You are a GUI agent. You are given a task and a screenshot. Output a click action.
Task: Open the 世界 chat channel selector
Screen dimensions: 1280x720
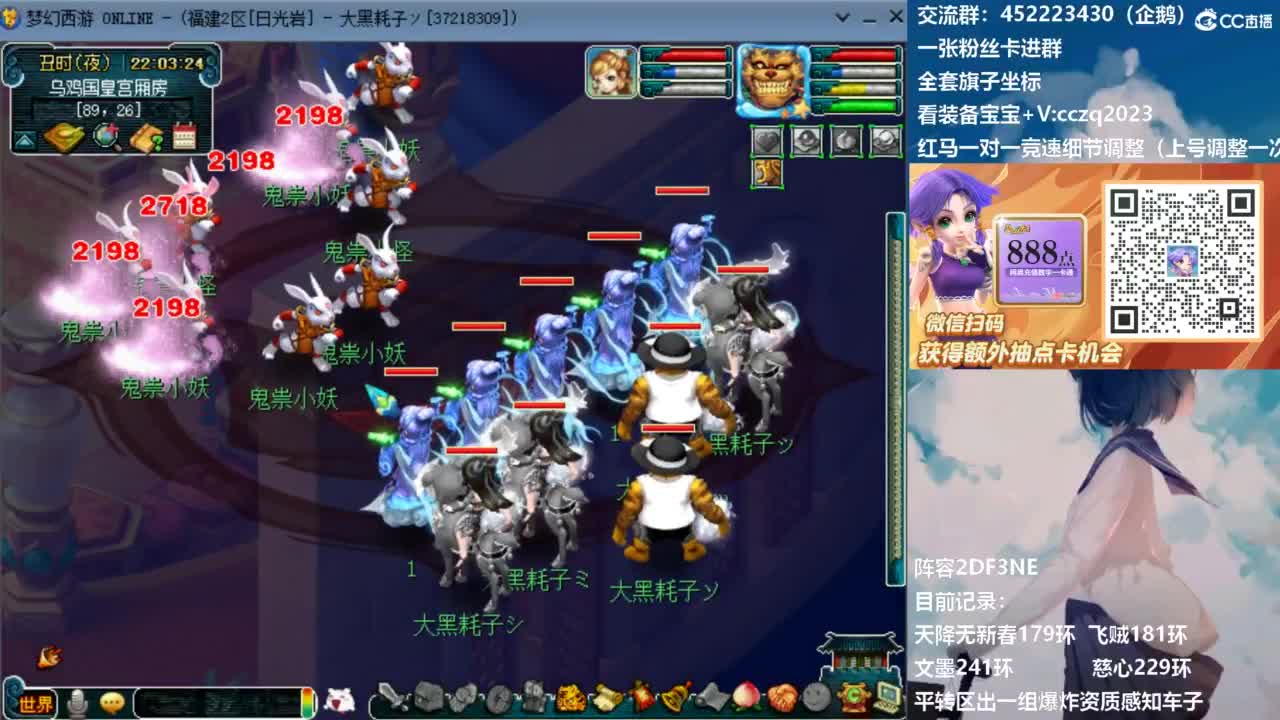[x=35, y=701]
